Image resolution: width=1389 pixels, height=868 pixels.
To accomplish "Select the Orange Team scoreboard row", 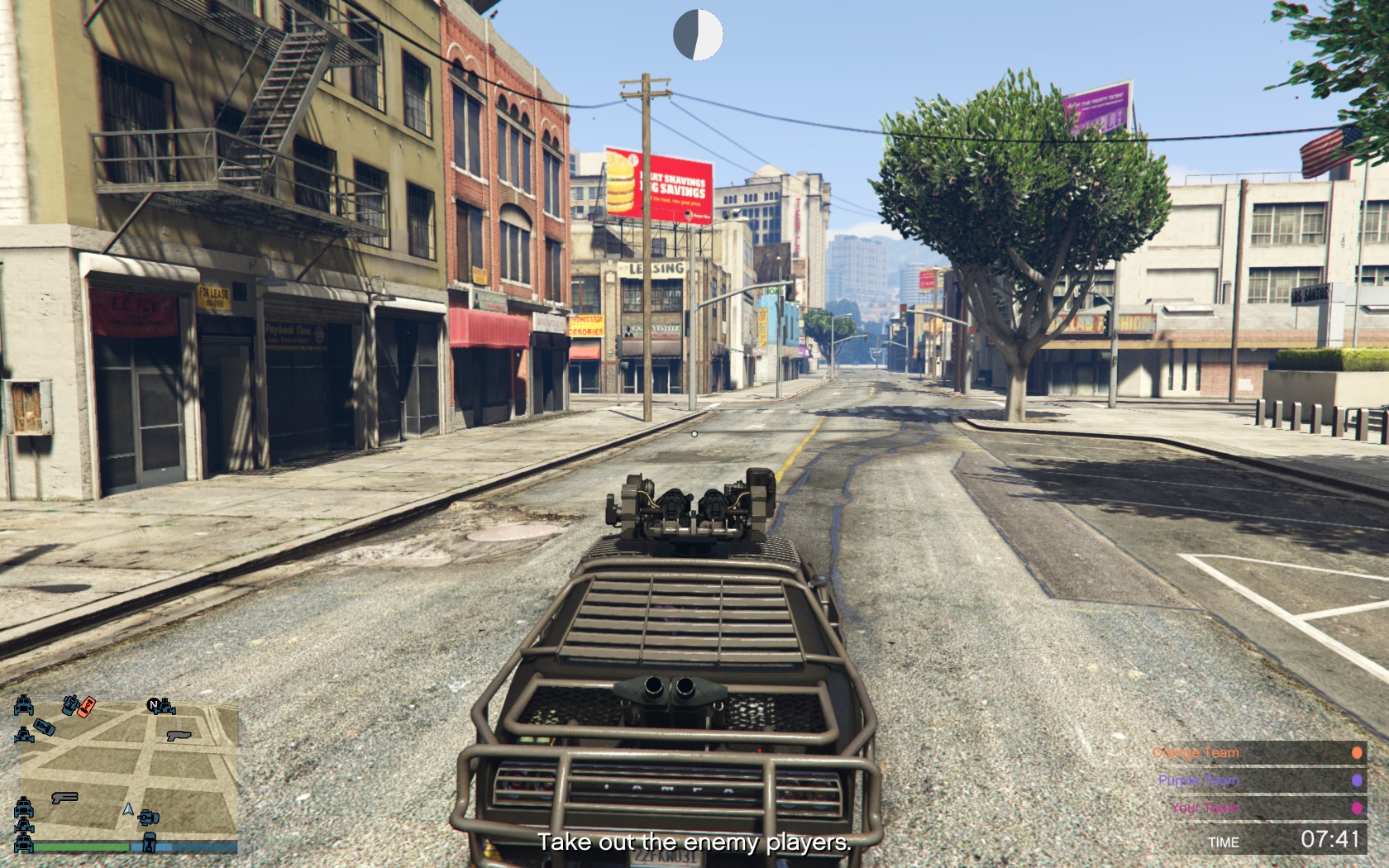I will point(1257,753).
